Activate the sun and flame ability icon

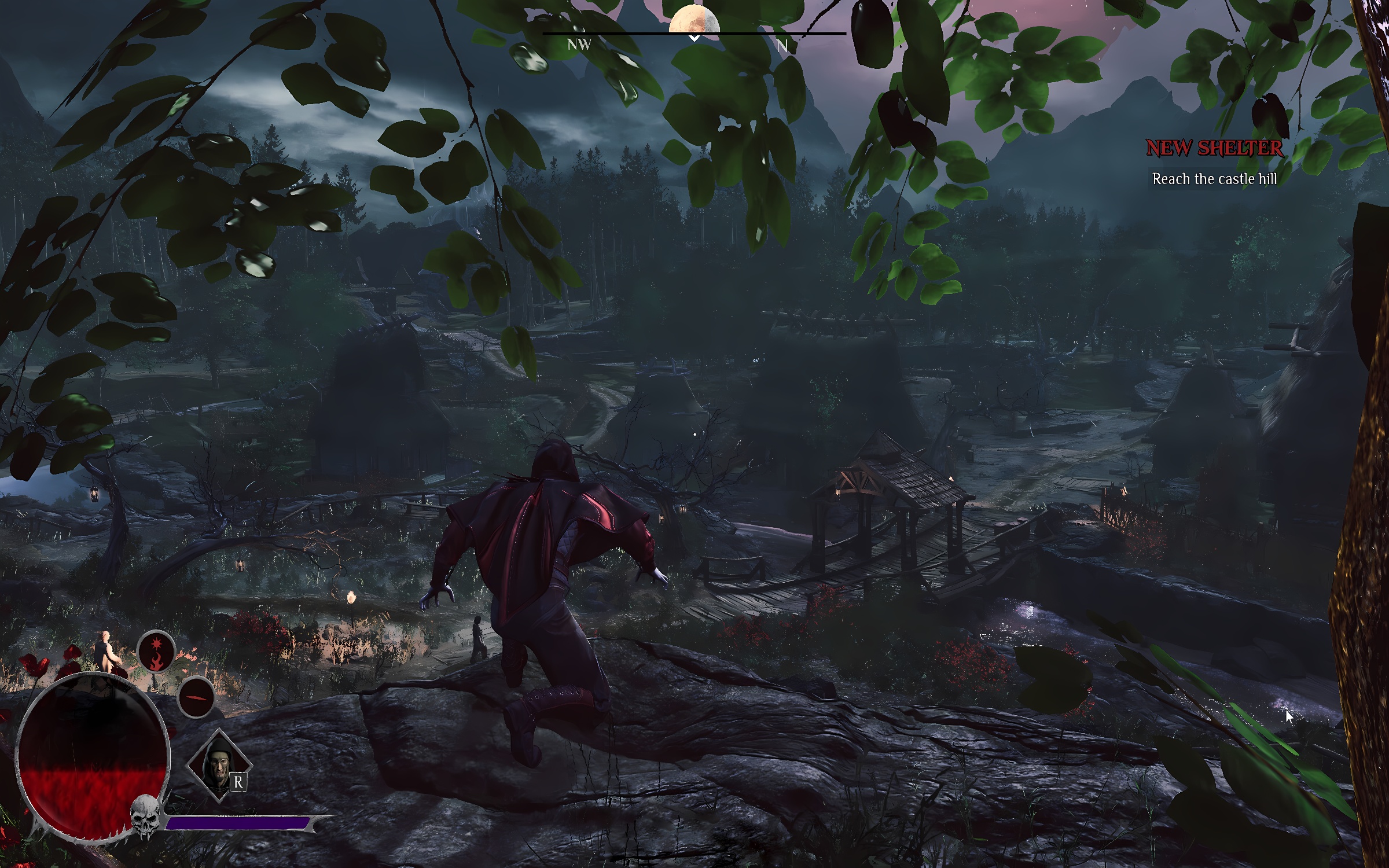click(x=156, y=651)
